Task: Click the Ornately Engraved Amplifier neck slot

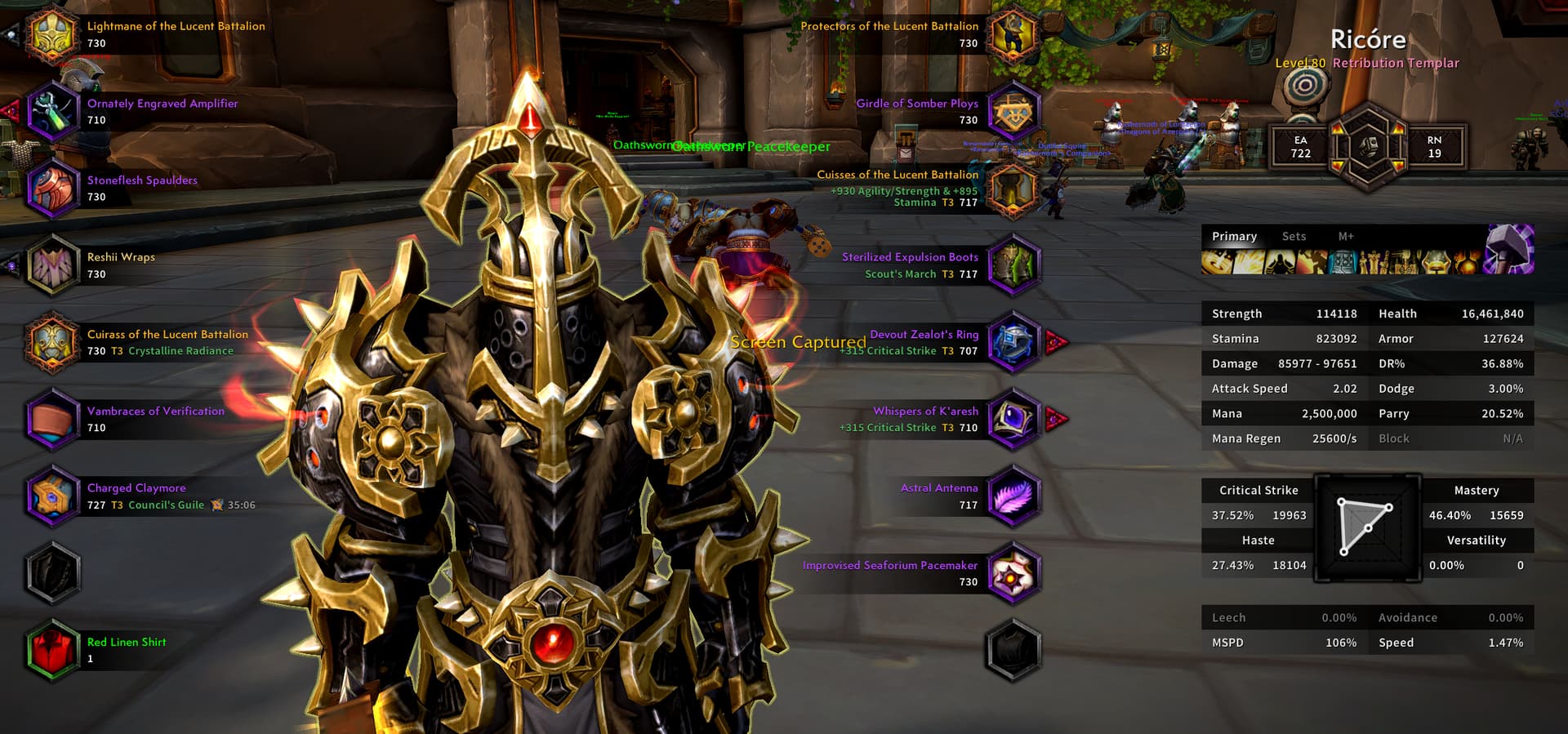Action: (x=52, y=112)
